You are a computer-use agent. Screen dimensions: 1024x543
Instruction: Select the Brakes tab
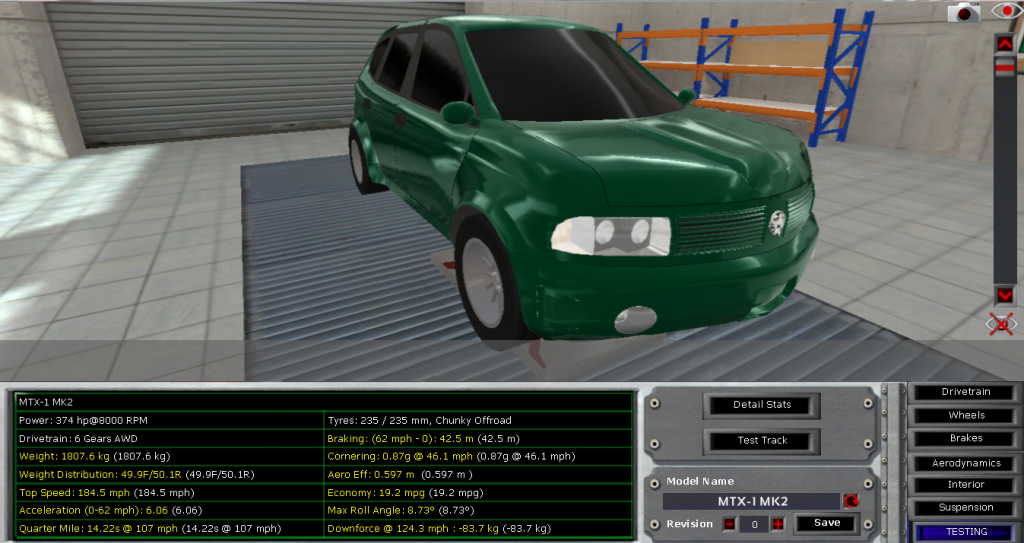point(966,438)
